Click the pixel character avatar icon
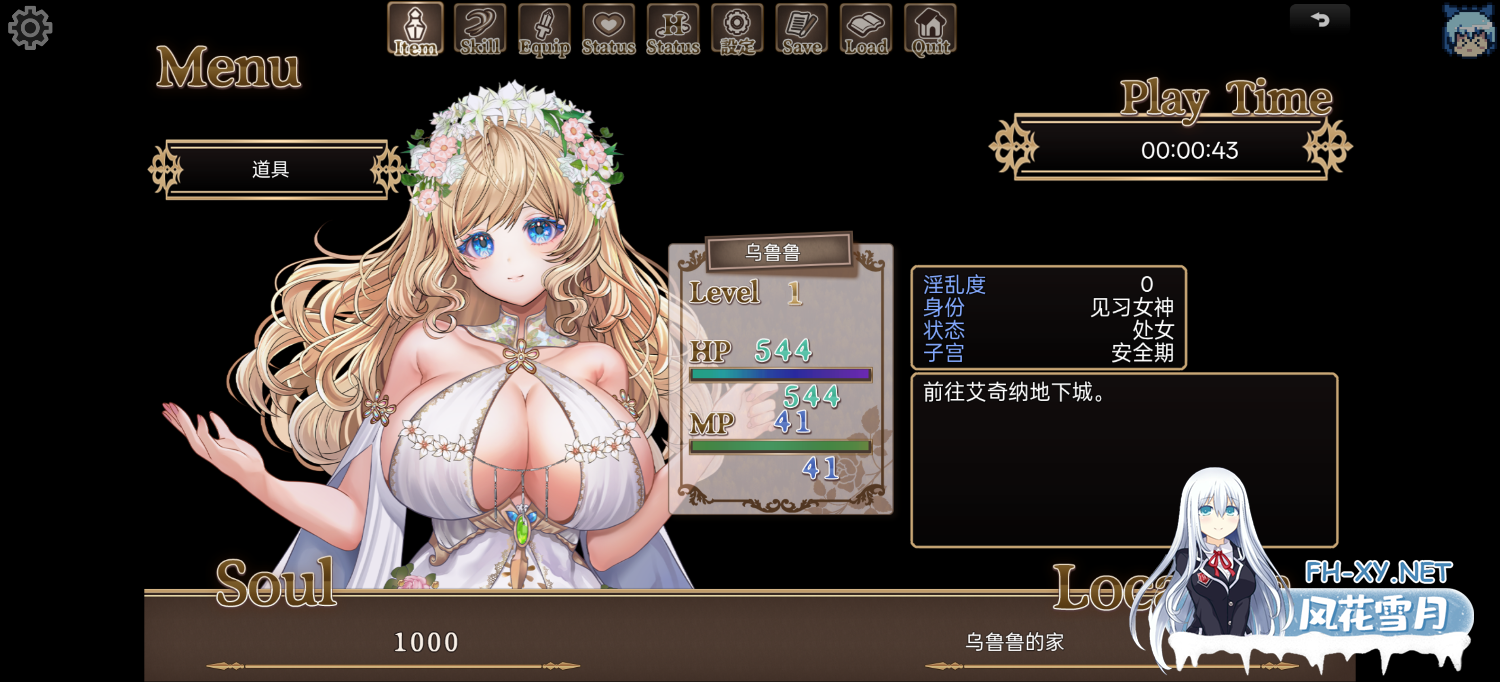 tap(1468, 30)
